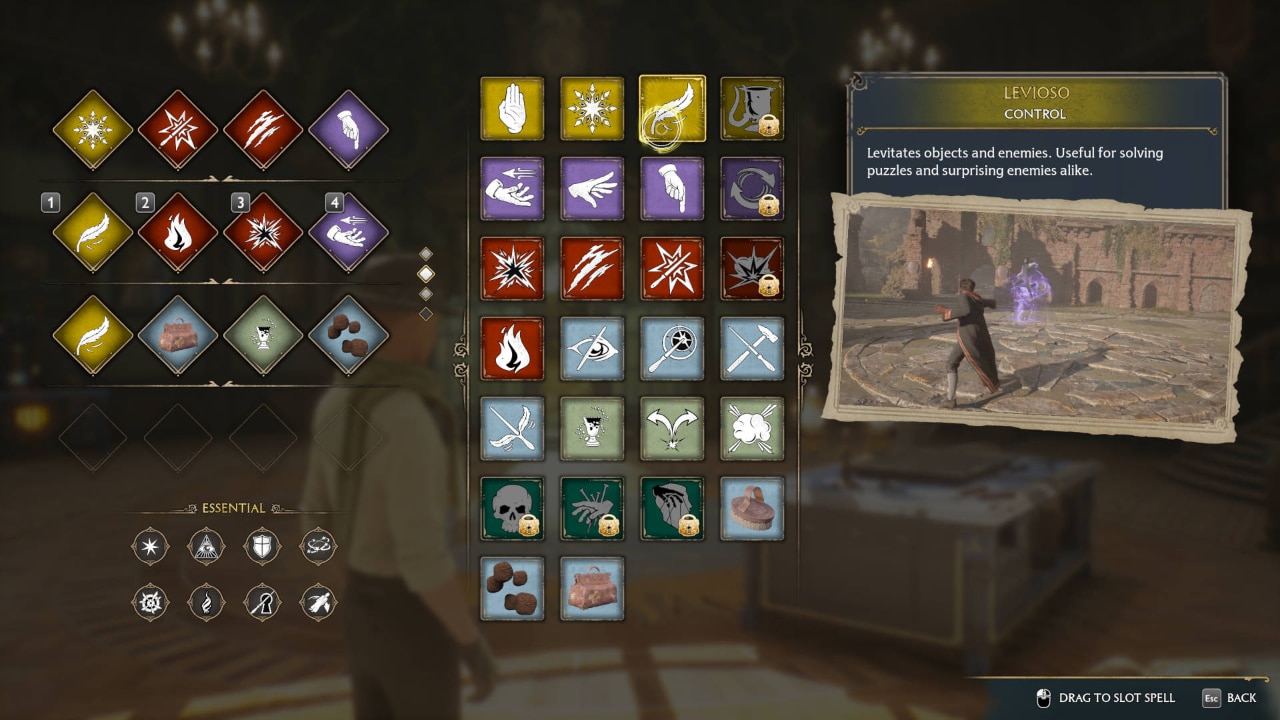The width and height of the screenshot is (1280, 720).
Task: Select the Protego shield in Essential section
Action: click(x=262, y=547)
